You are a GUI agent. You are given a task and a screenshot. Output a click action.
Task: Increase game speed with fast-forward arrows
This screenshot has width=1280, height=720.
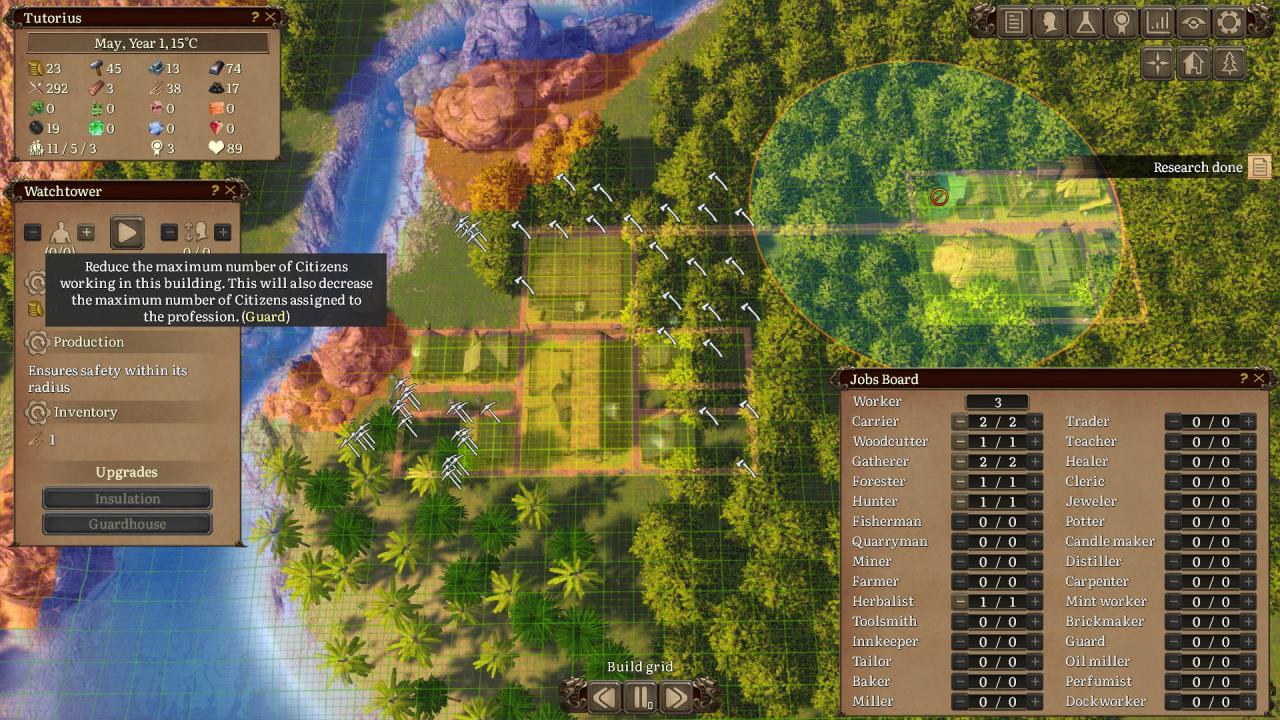point(676,697)
